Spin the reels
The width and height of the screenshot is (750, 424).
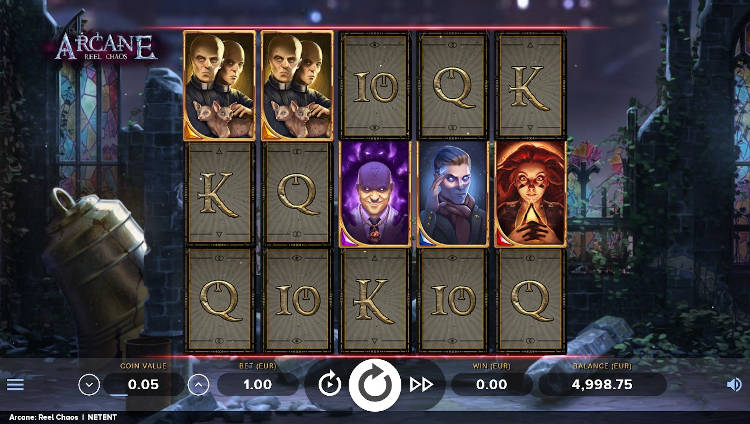(375, 385)
